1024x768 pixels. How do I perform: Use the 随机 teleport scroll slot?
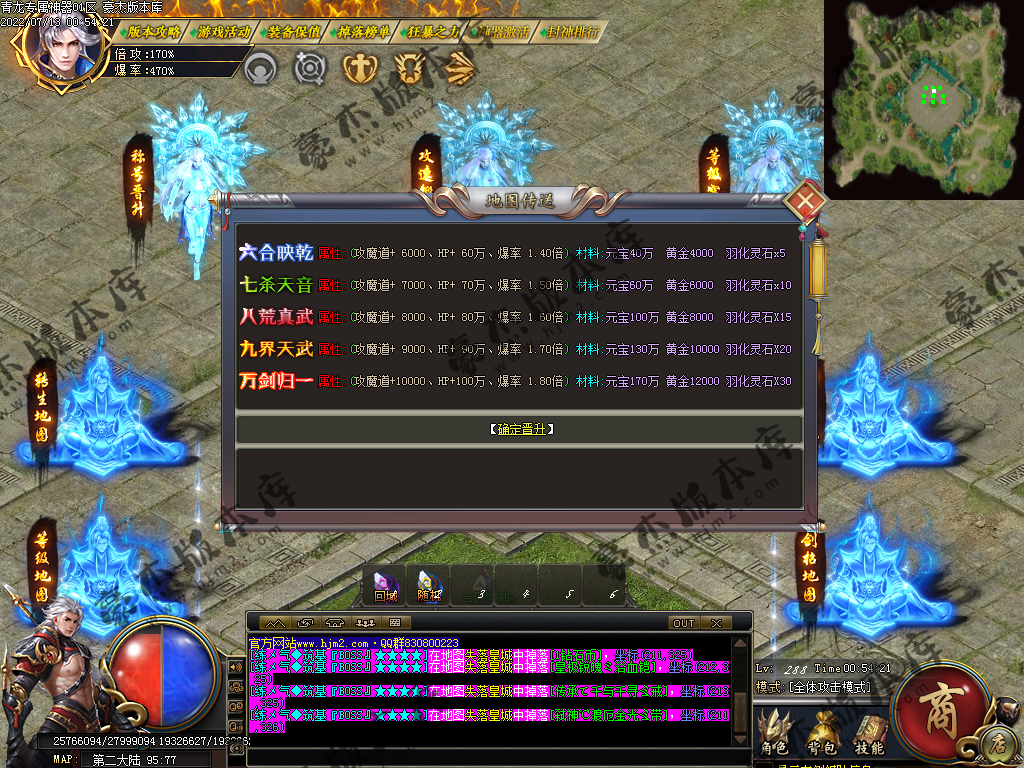429,585
